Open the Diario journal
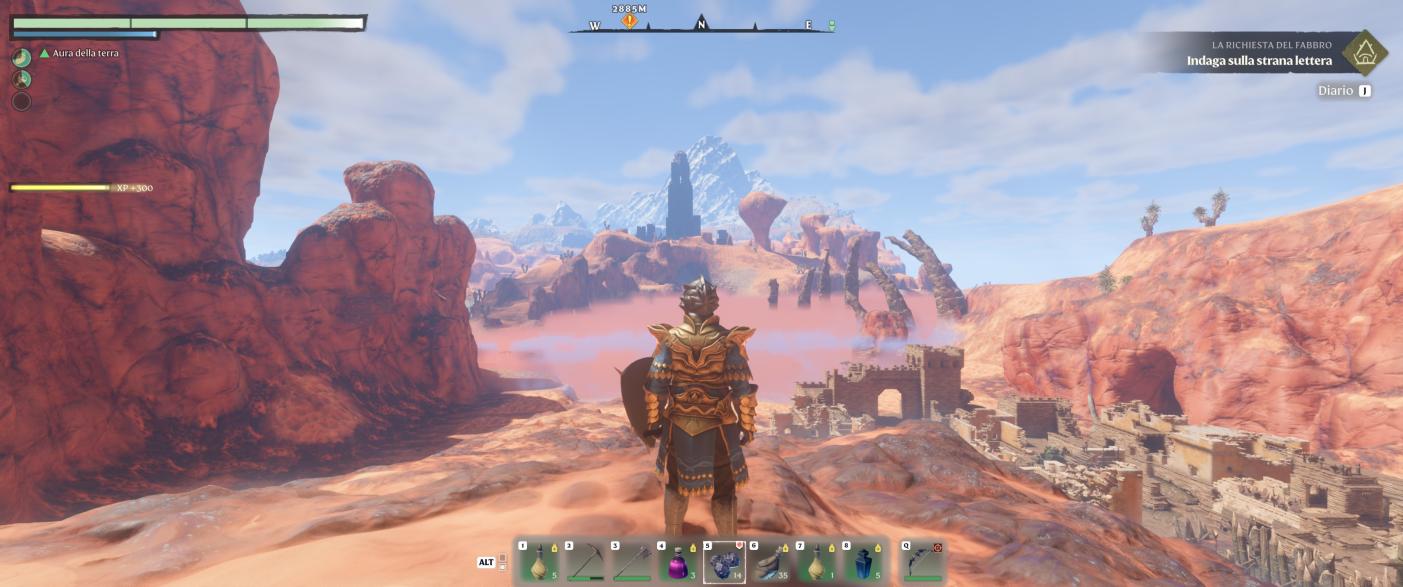The image size is (1403, 587). tap(1335, 91)
